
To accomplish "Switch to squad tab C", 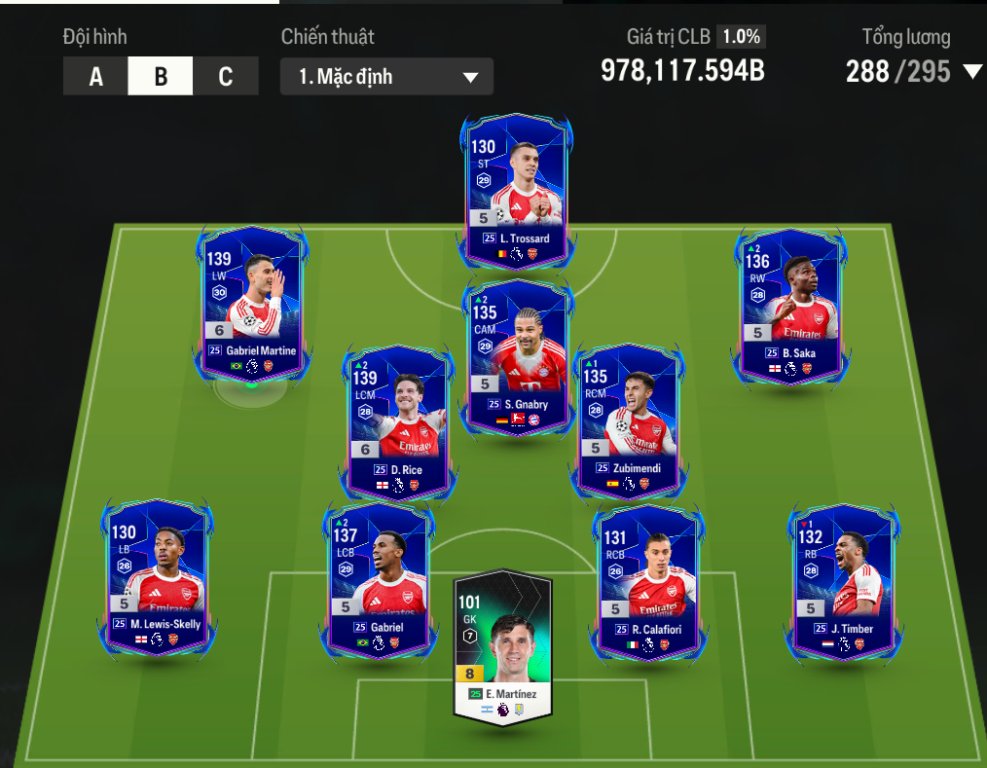I will 225,77.
